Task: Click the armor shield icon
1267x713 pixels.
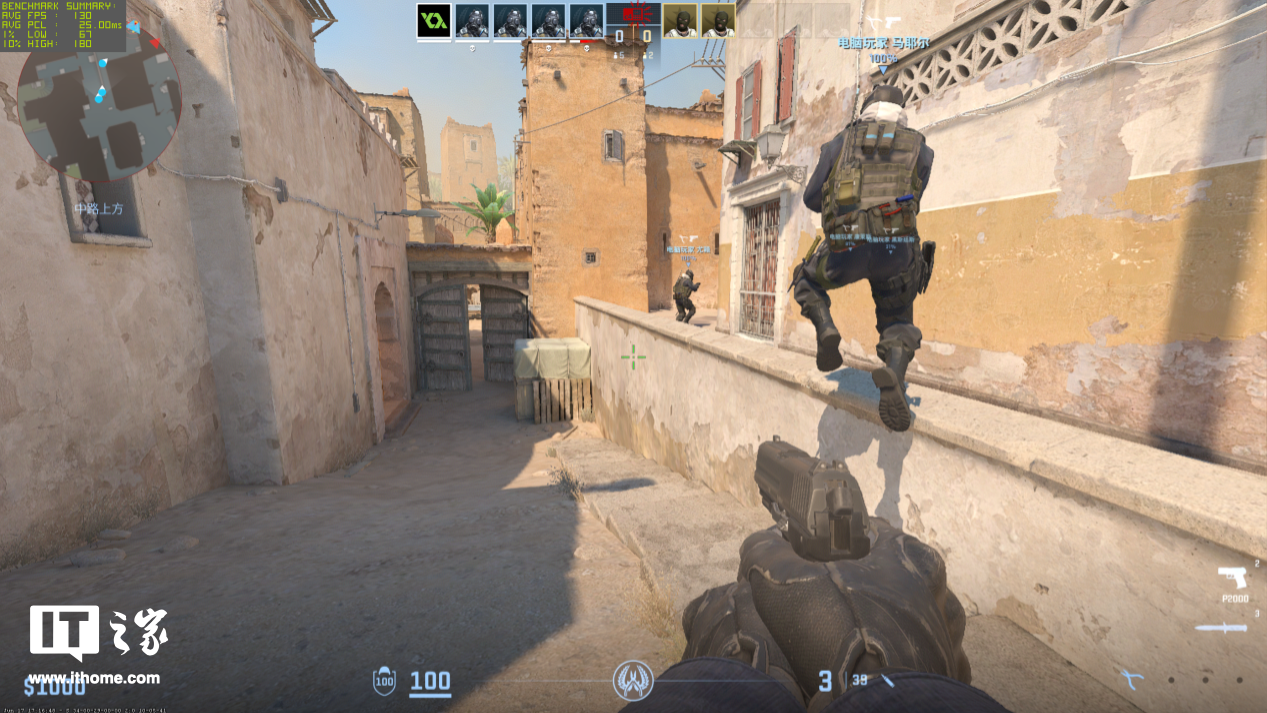Action: point(384,682)
